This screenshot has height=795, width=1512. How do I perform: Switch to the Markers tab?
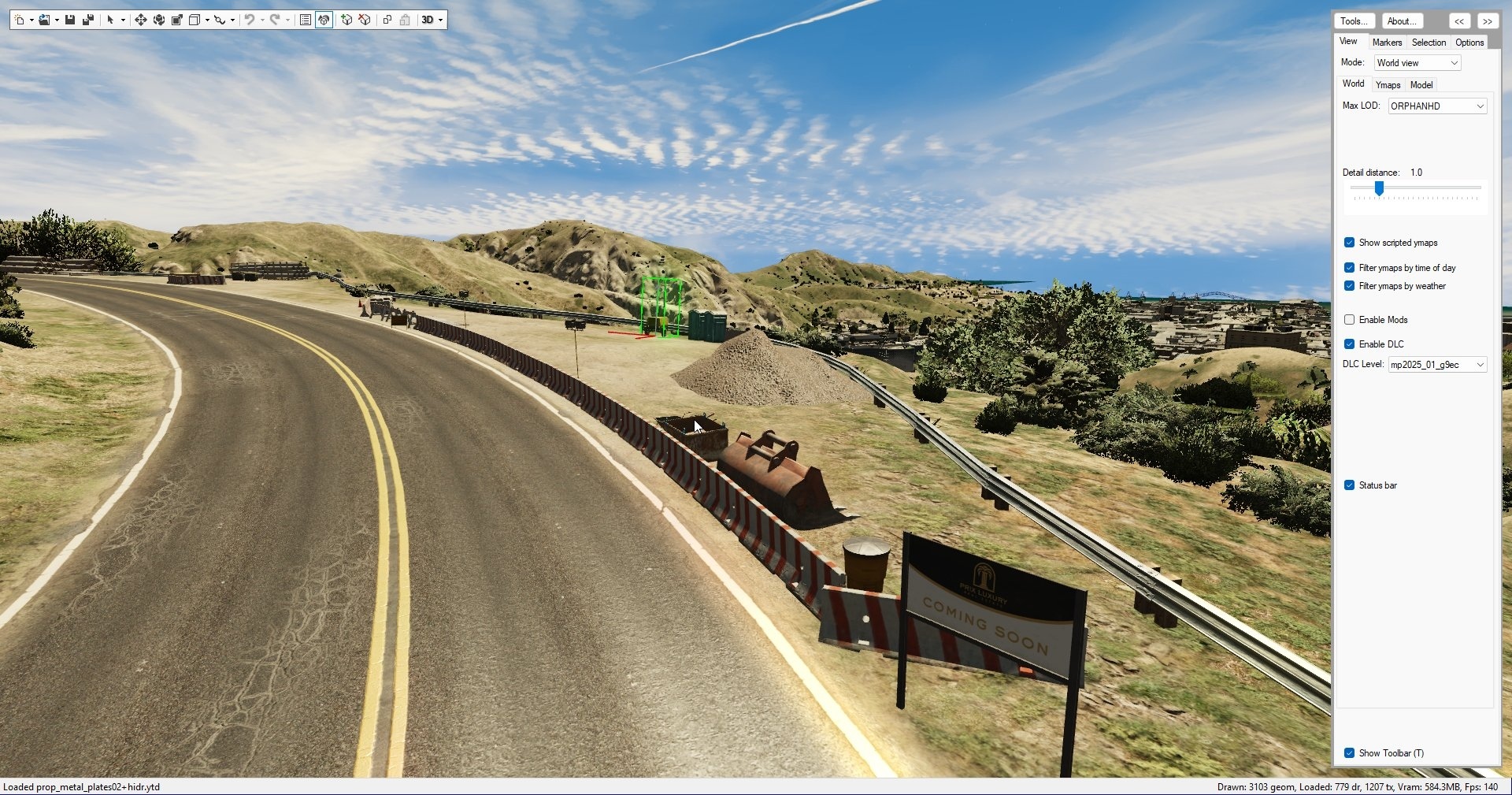pyautogui.click(x=1386, y=43)
